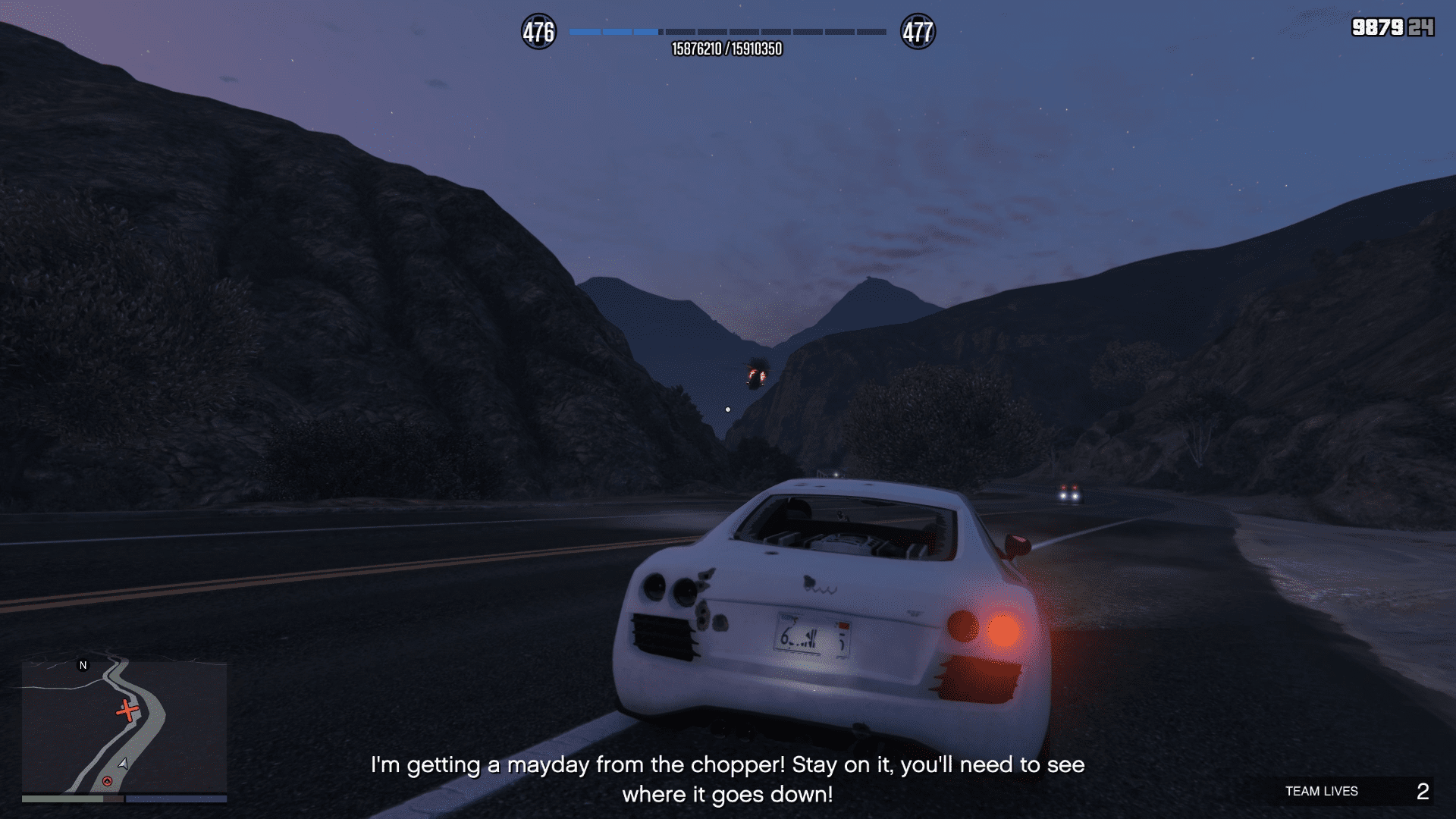The width and height of the screenshot is (1456, 819).
Task: Click the red circular enemy blip on the minimap
Action: point(107,781)
